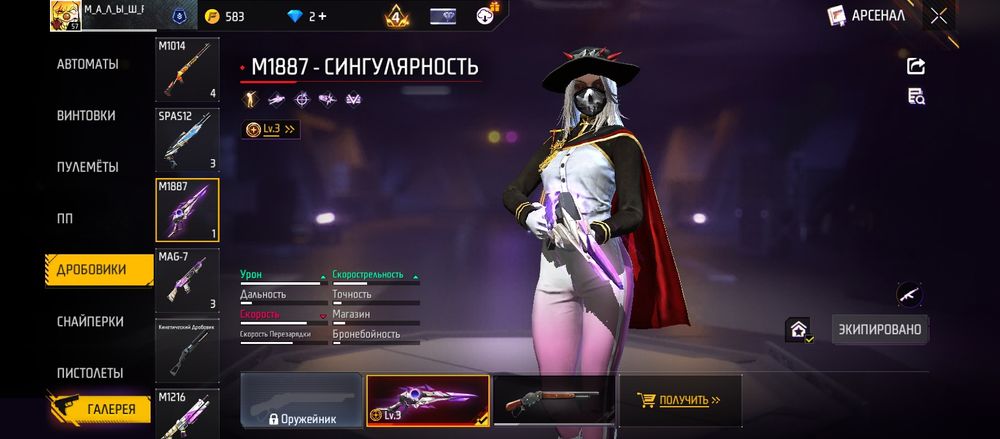Switch to the Автоматы weapon category
The height and width of the screenshot is (439, 1000).
[88, 64]
